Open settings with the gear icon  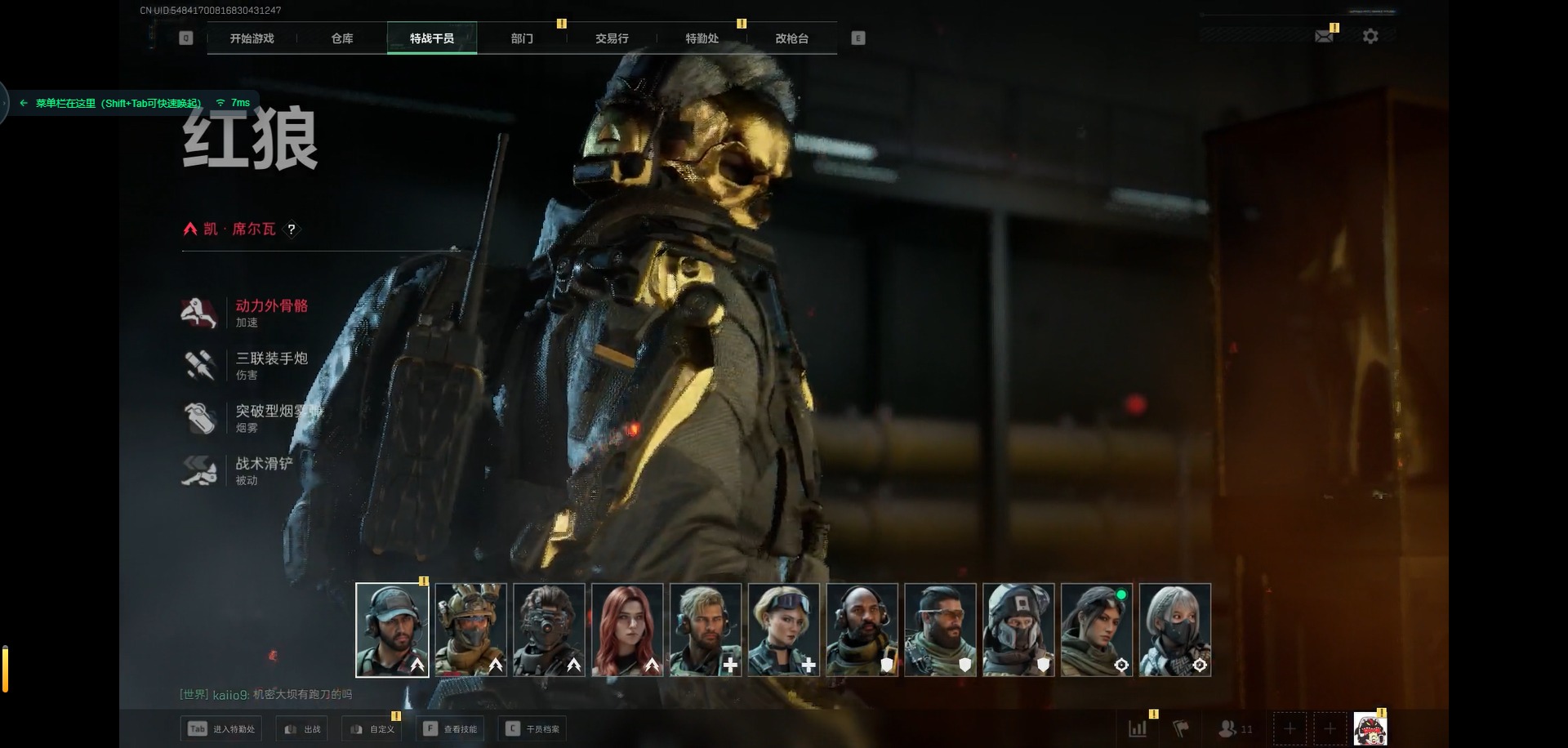coord(1370,37)
